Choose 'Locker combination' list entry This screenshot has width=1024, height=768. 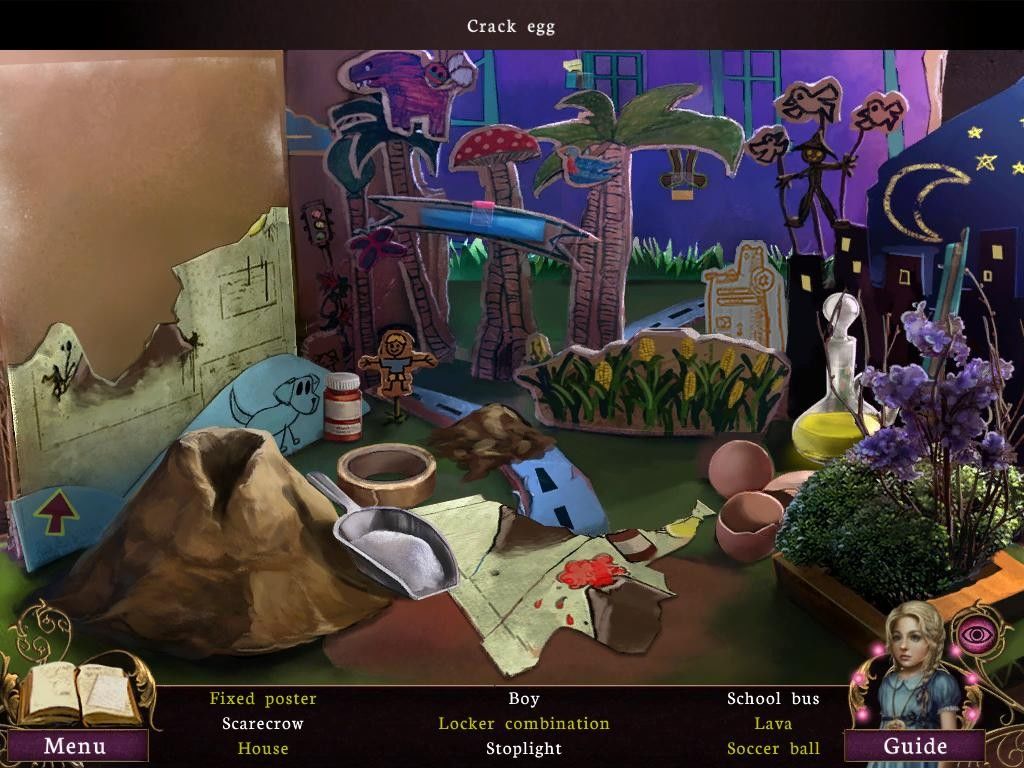coord(523,724)
